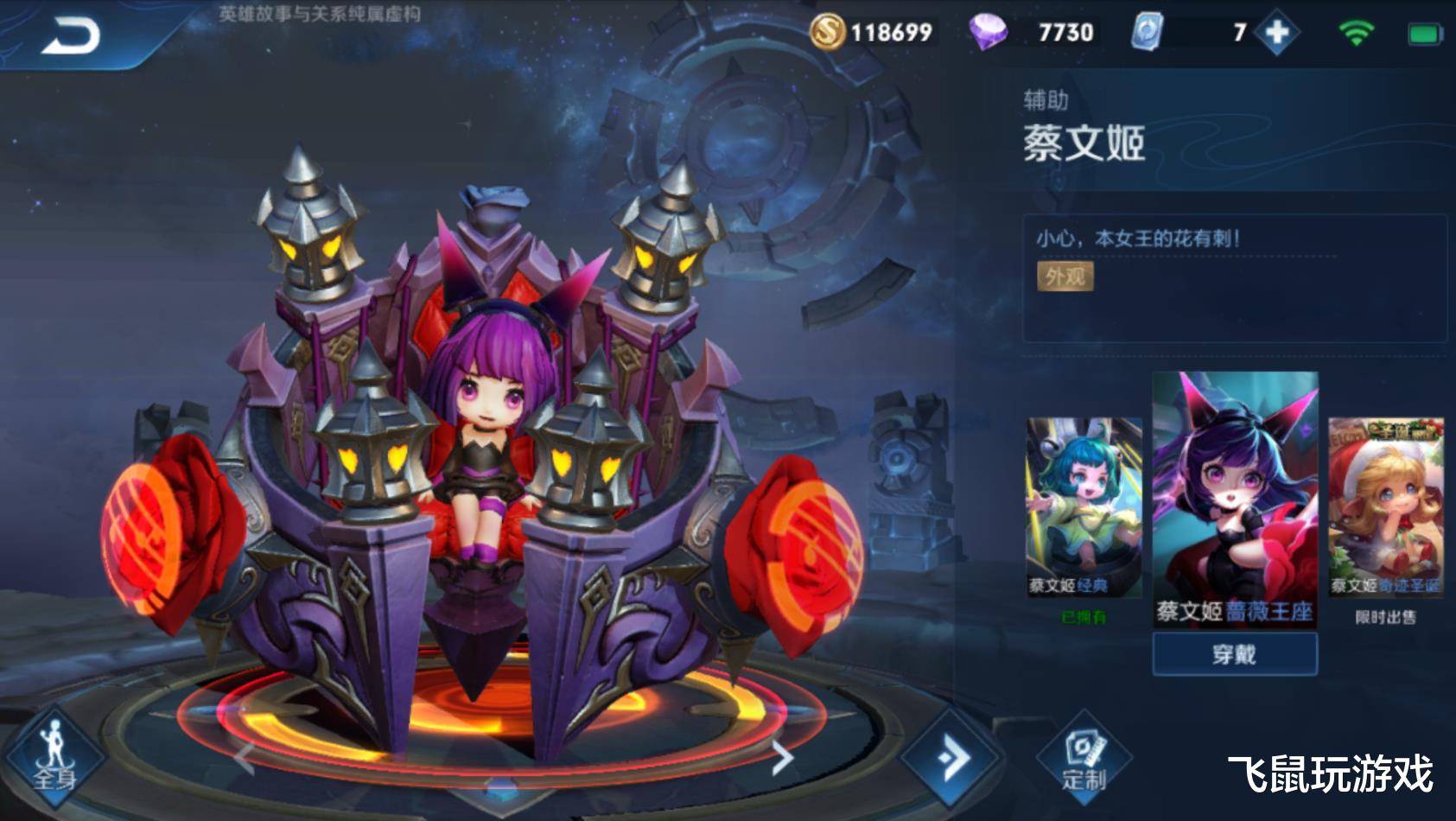Tap the 外观 appearance tag
The height and width of the screenshot is (821, 1456).
(1065, 277)
